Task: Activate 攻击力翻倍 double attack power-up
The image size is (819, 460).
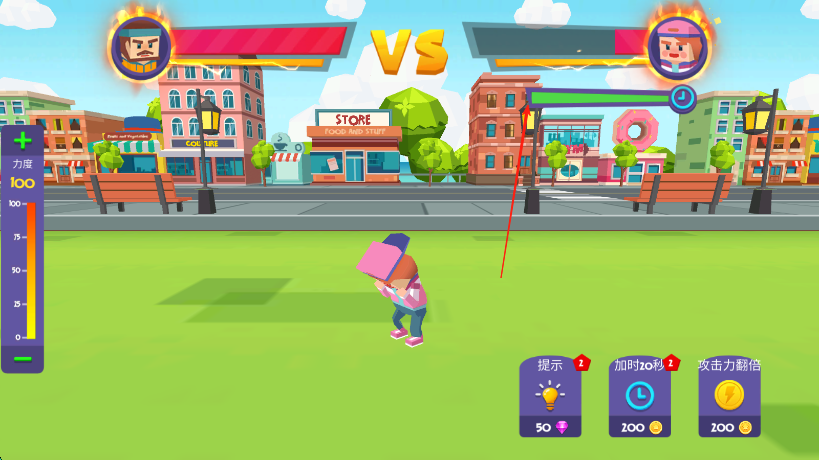Action: [729, 397]
